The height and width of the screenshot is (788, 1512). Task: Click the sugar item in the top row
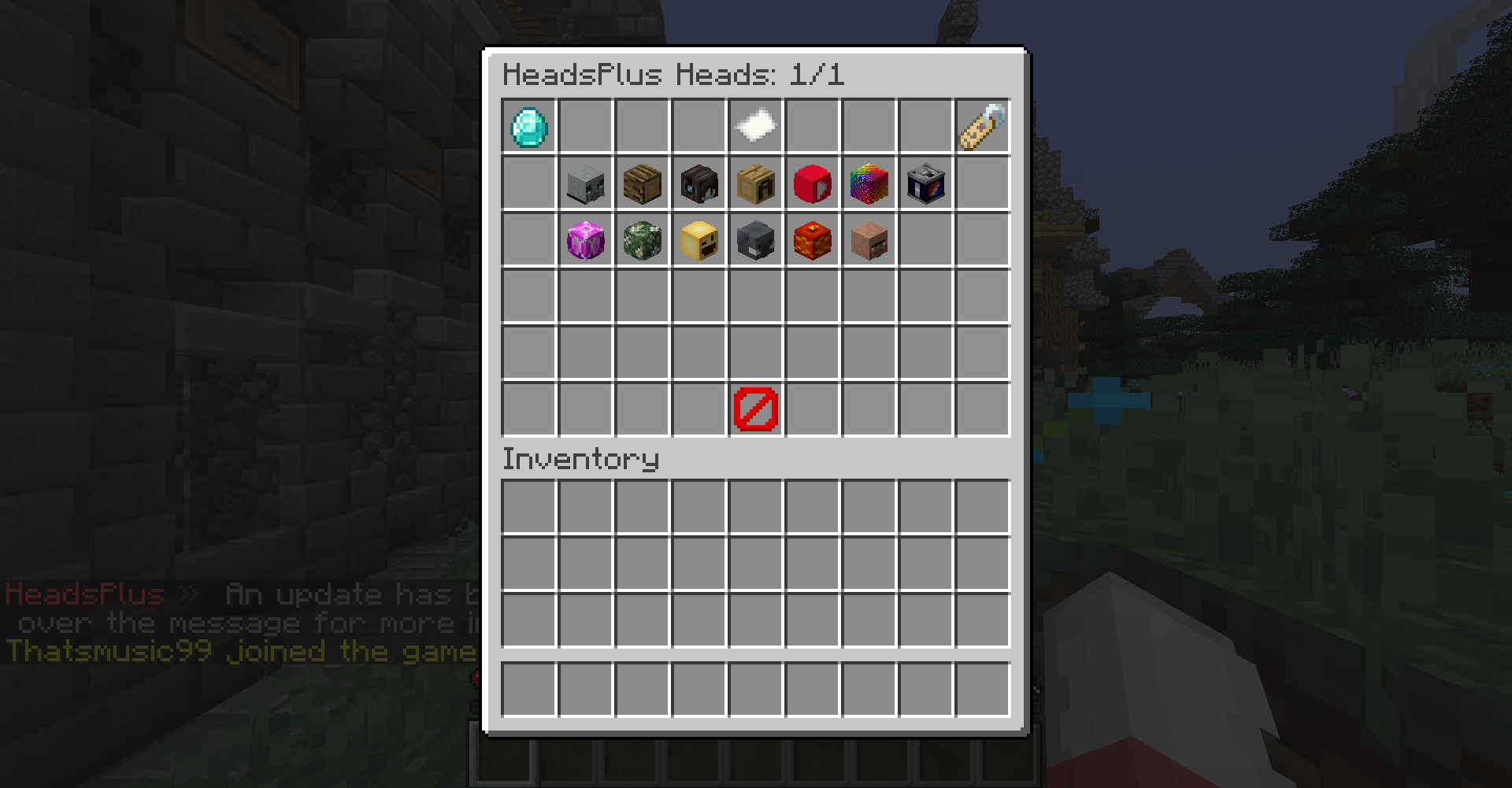point(755,126)
